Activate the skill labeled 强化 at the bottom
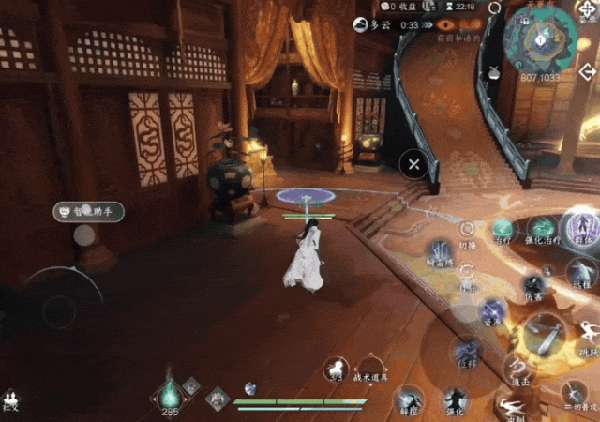Image resolution: width=600 pixels, height=422 pixels. [x=455, y=401]
